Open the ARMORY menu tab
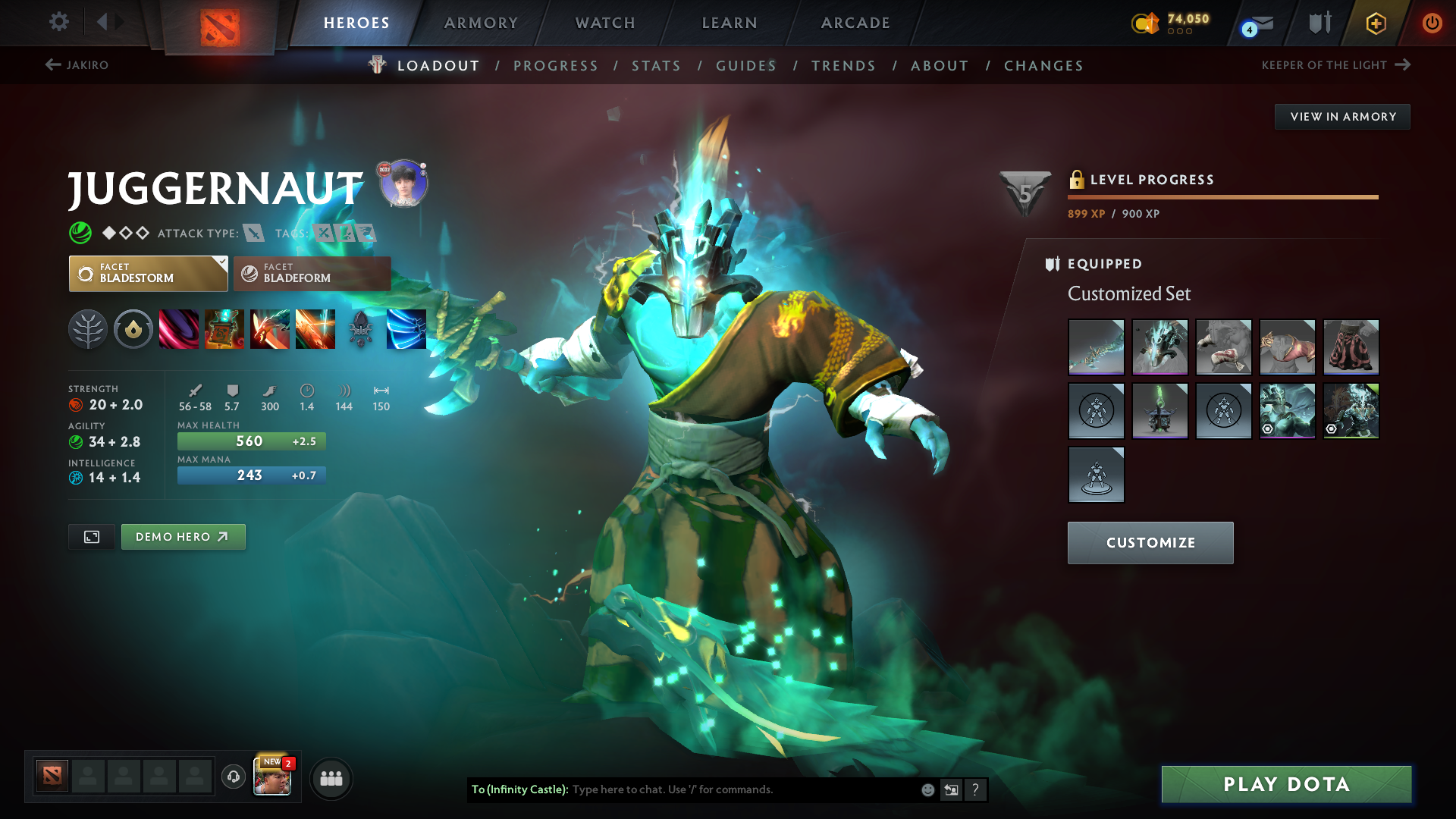 point(481,23)
